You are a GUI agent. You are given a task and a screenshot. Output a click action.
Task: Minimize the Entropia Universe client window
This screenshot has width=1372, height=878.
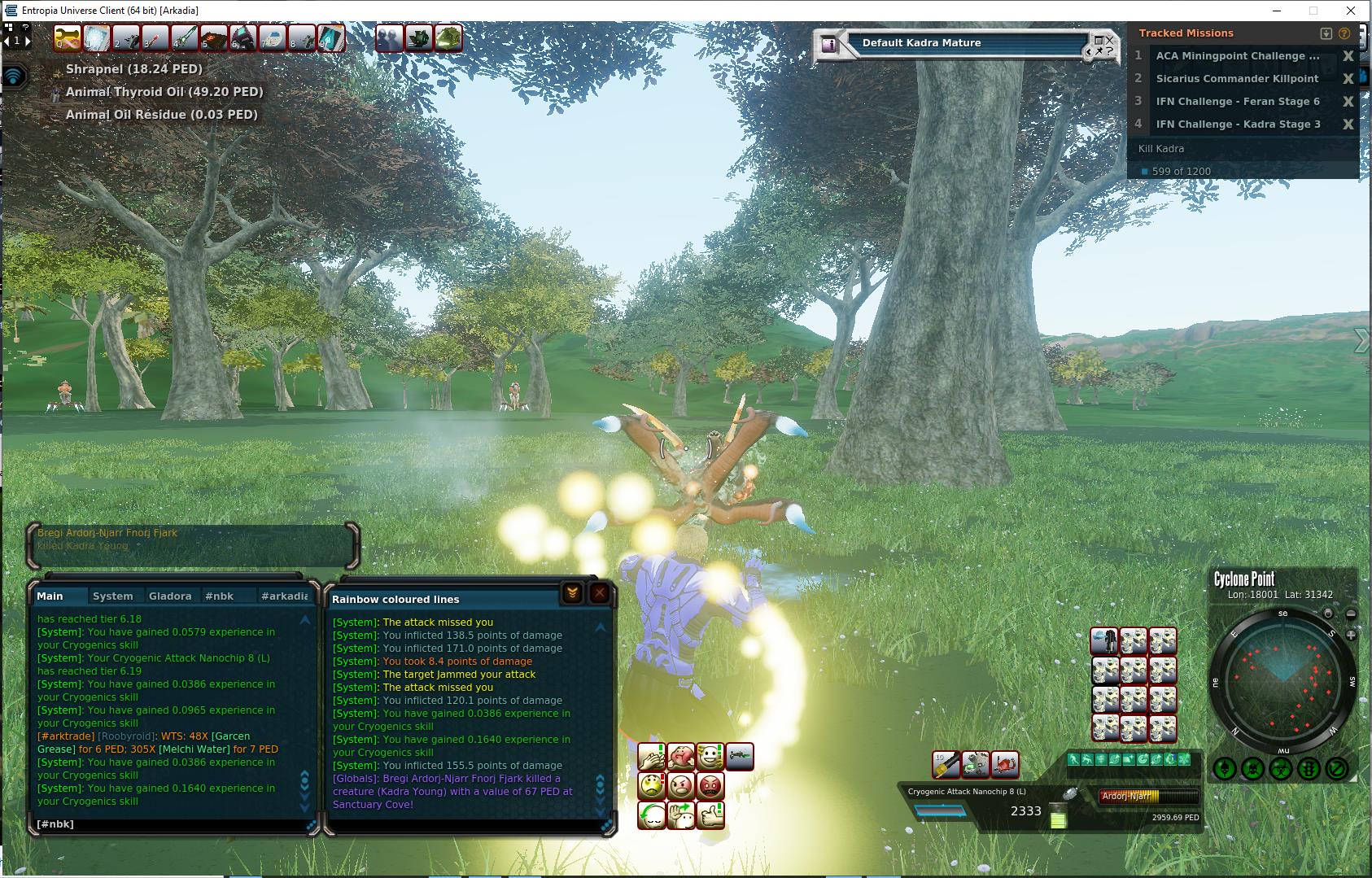pyautogui.click(x=1275, y=11)
